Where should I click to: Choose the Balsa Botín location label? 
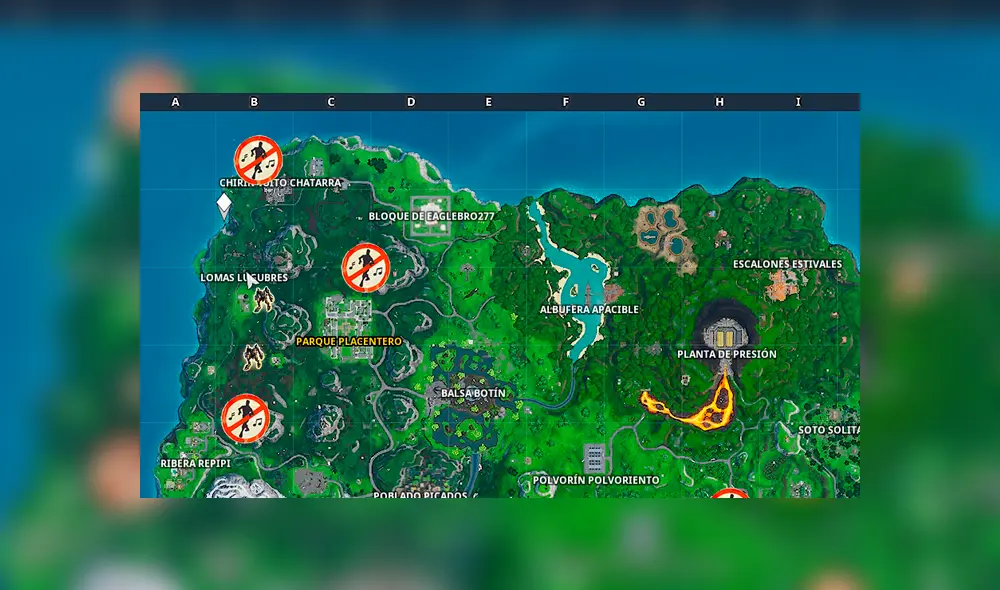coord(473,394)
